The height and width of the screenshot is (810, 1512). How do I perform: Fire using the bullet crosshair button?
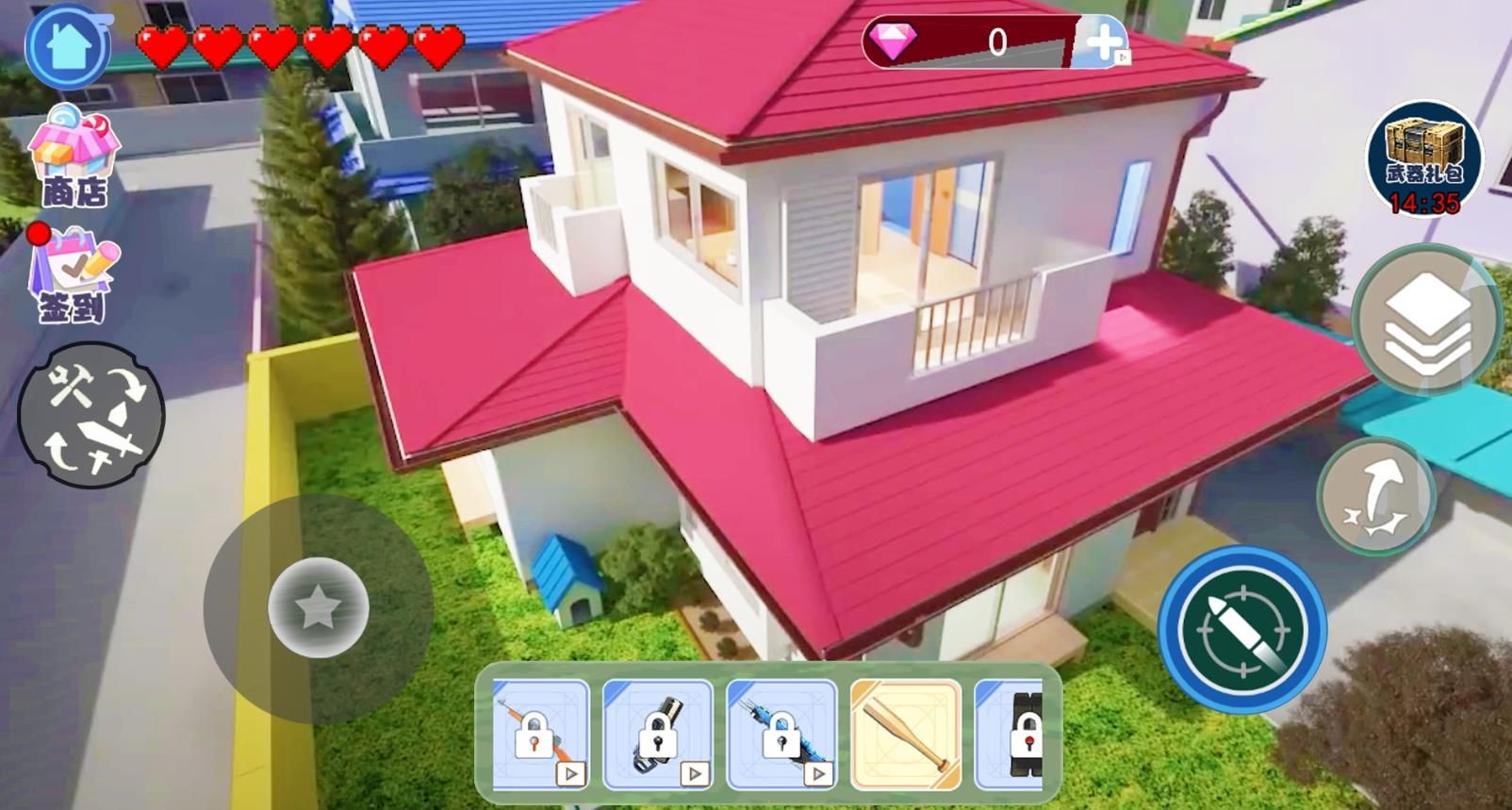[1242, 629]
